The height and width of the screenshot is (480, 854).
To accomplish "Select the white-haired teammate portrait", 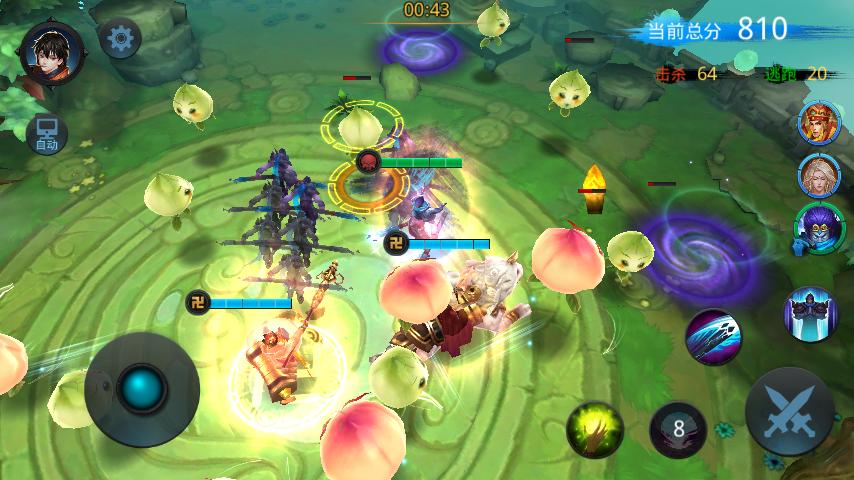I will click(x=818, y=176).
